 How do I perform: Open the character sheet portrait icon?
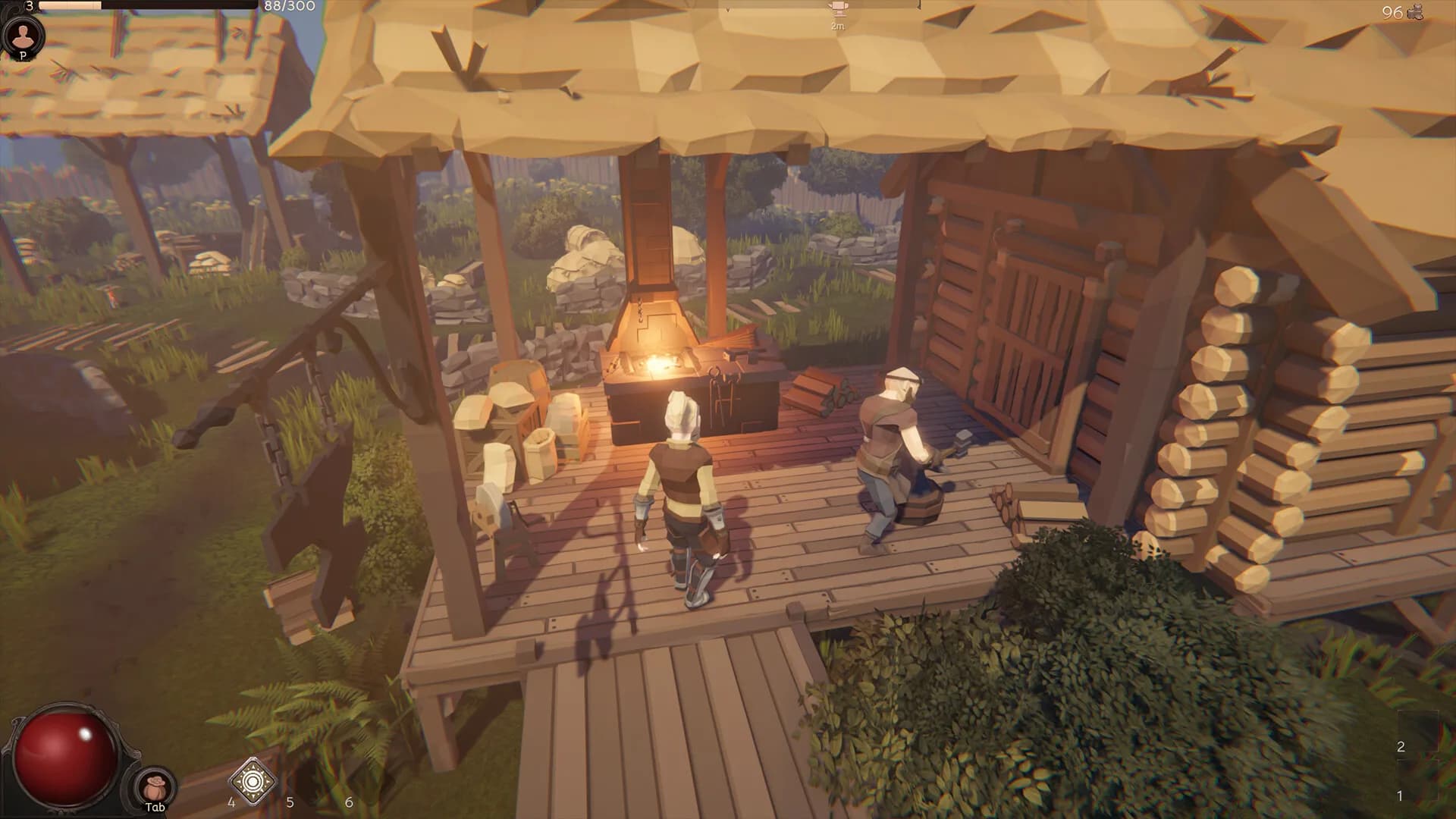point(24,34)
